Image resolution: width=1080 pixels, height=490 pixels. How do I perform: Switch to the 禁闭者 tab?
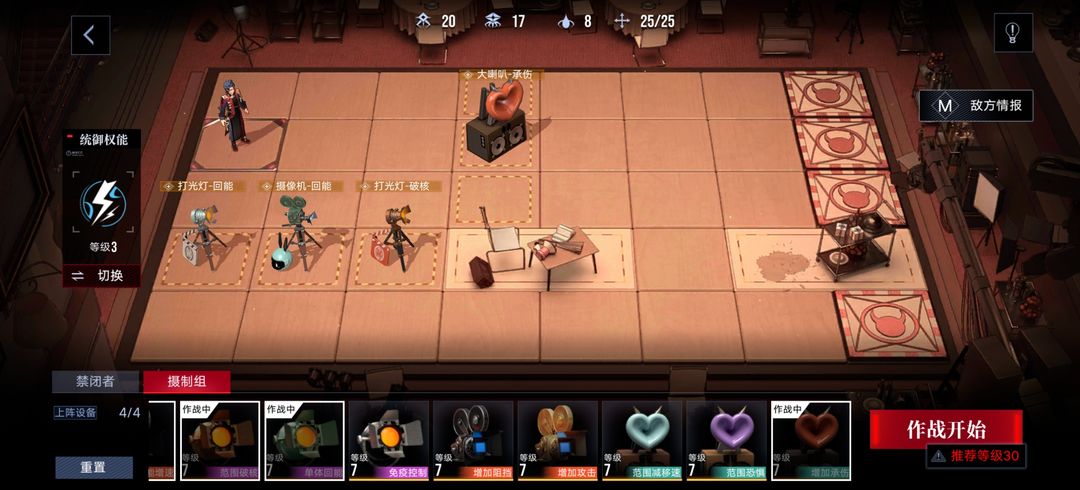pyautogui.click(x=96, y=382)
